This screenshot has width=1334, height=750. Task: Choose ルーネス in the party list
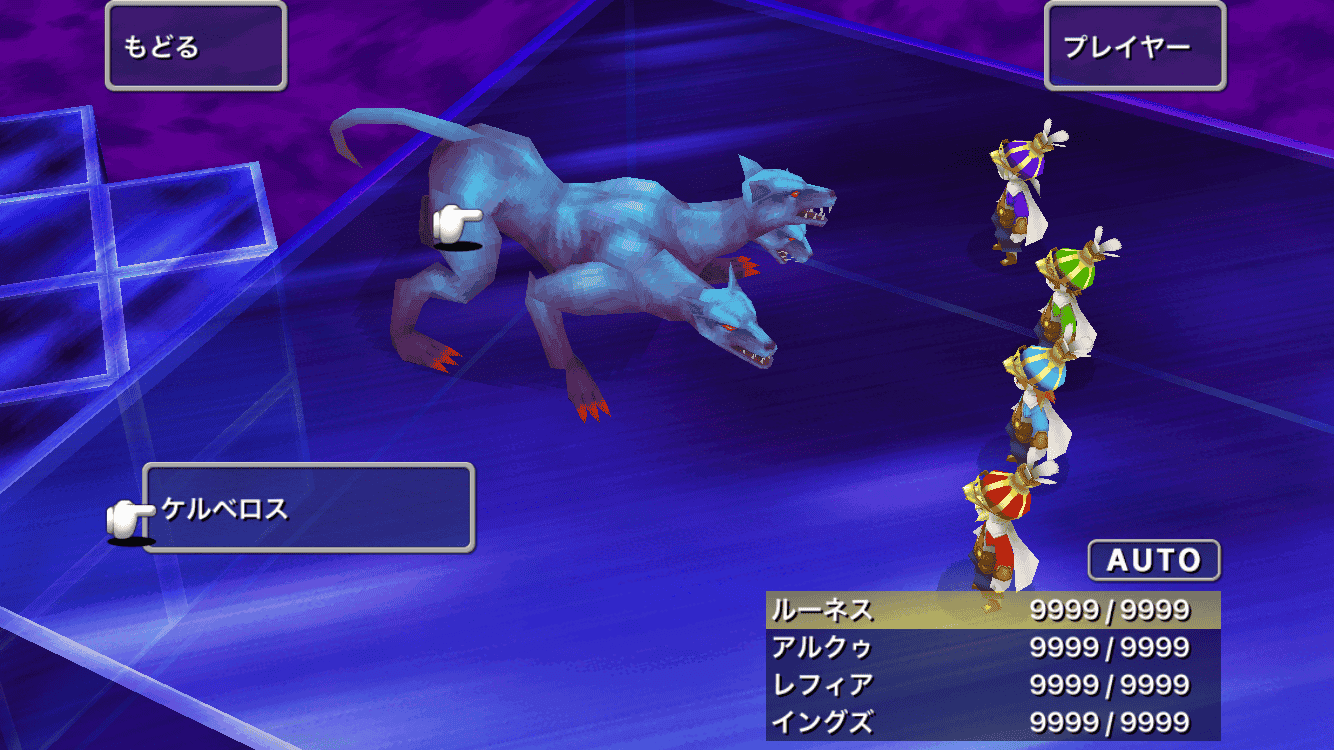pyautogui.click(x=992, y=610)
